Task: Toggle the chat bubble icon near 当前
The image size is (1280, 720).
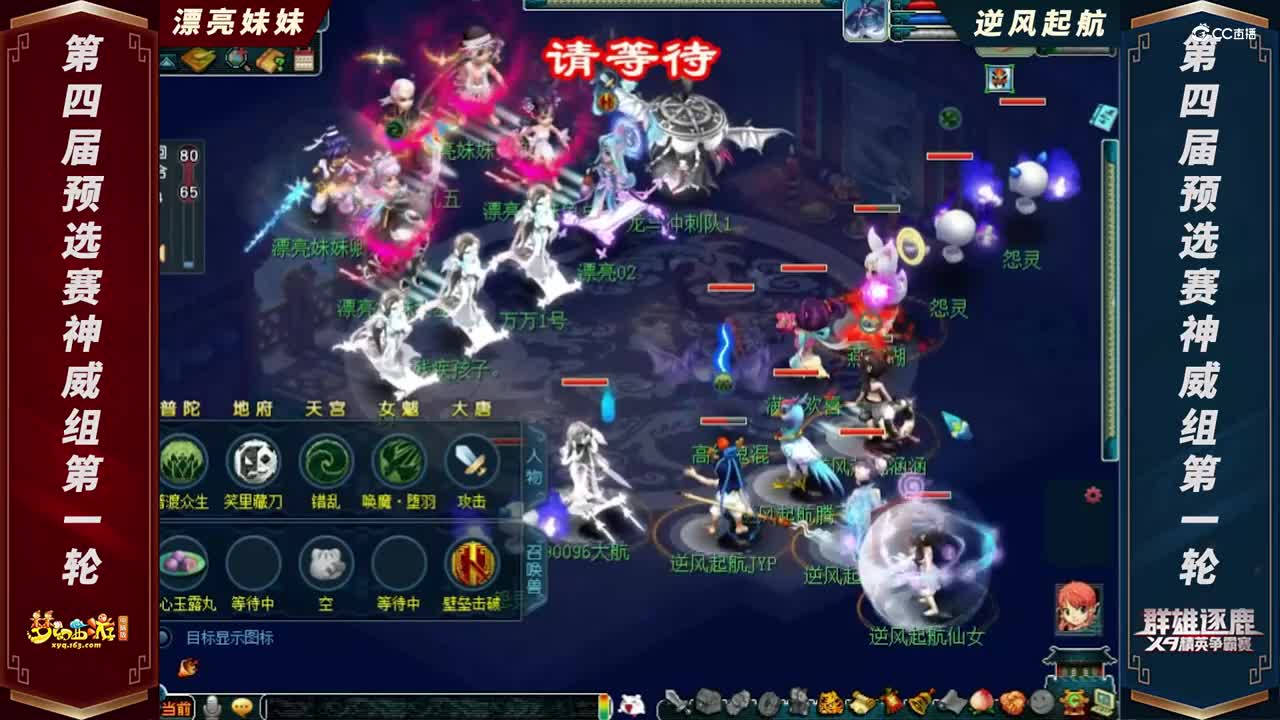Action: click(241, 707)
